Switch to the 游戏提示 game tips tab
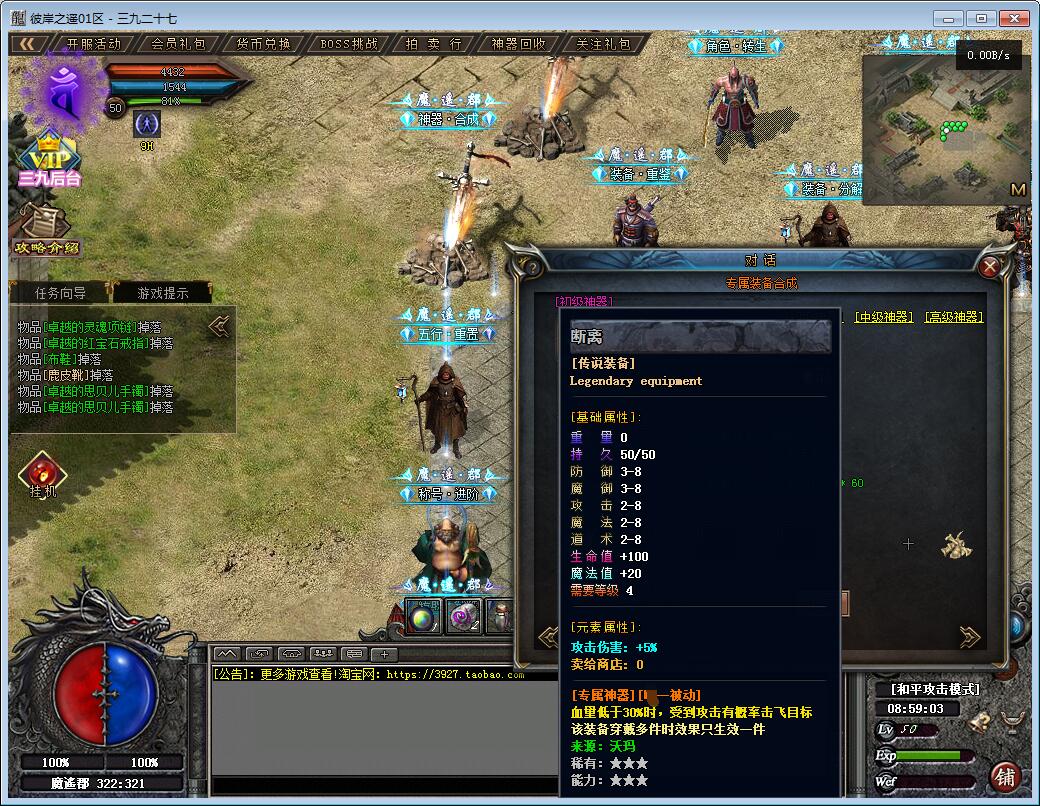1040x806 pixels. pos(162,293)
